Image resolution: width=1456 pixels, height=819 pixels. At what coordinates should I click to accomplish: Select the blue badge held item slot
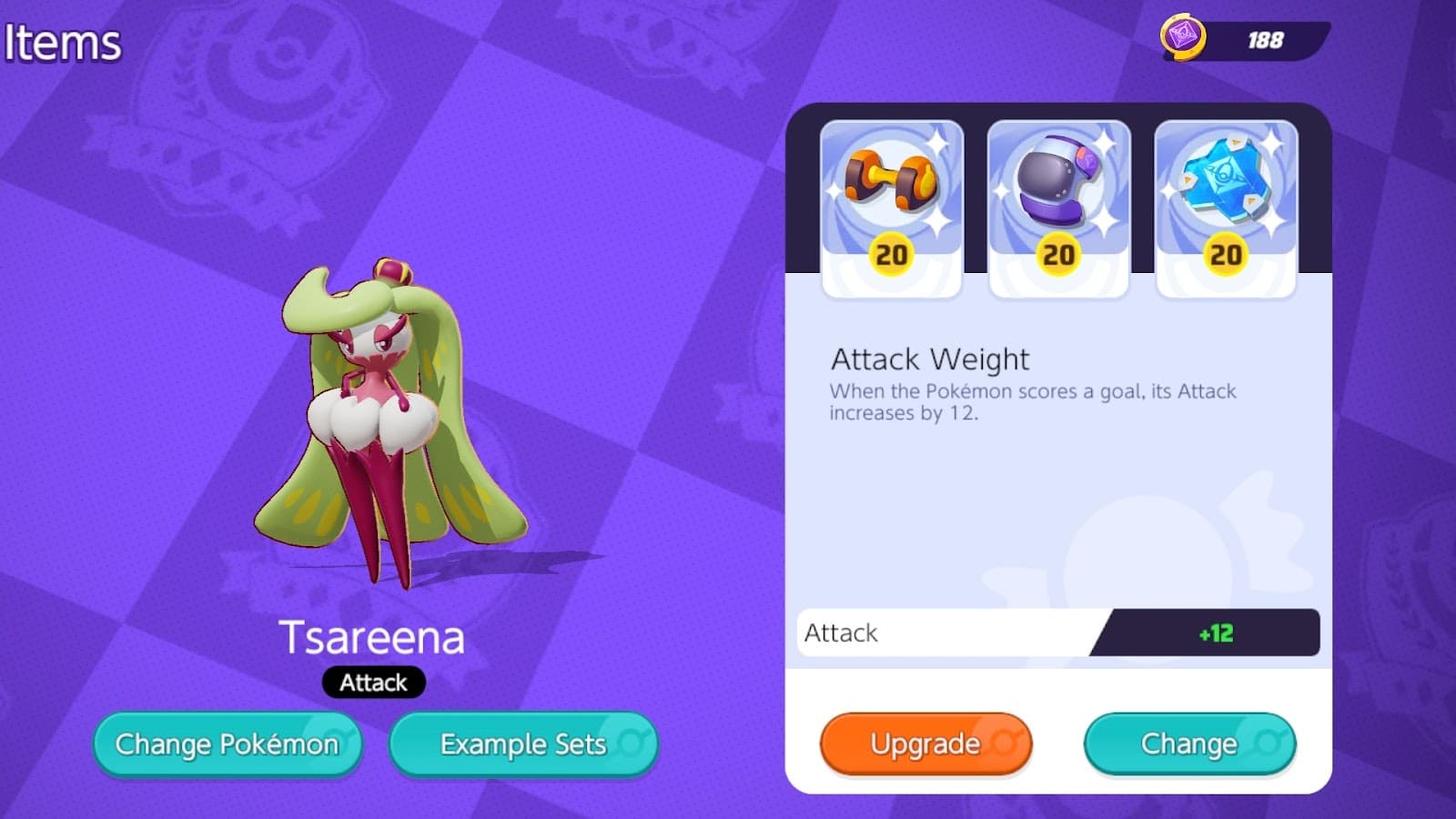click(x=1226, y=207)
